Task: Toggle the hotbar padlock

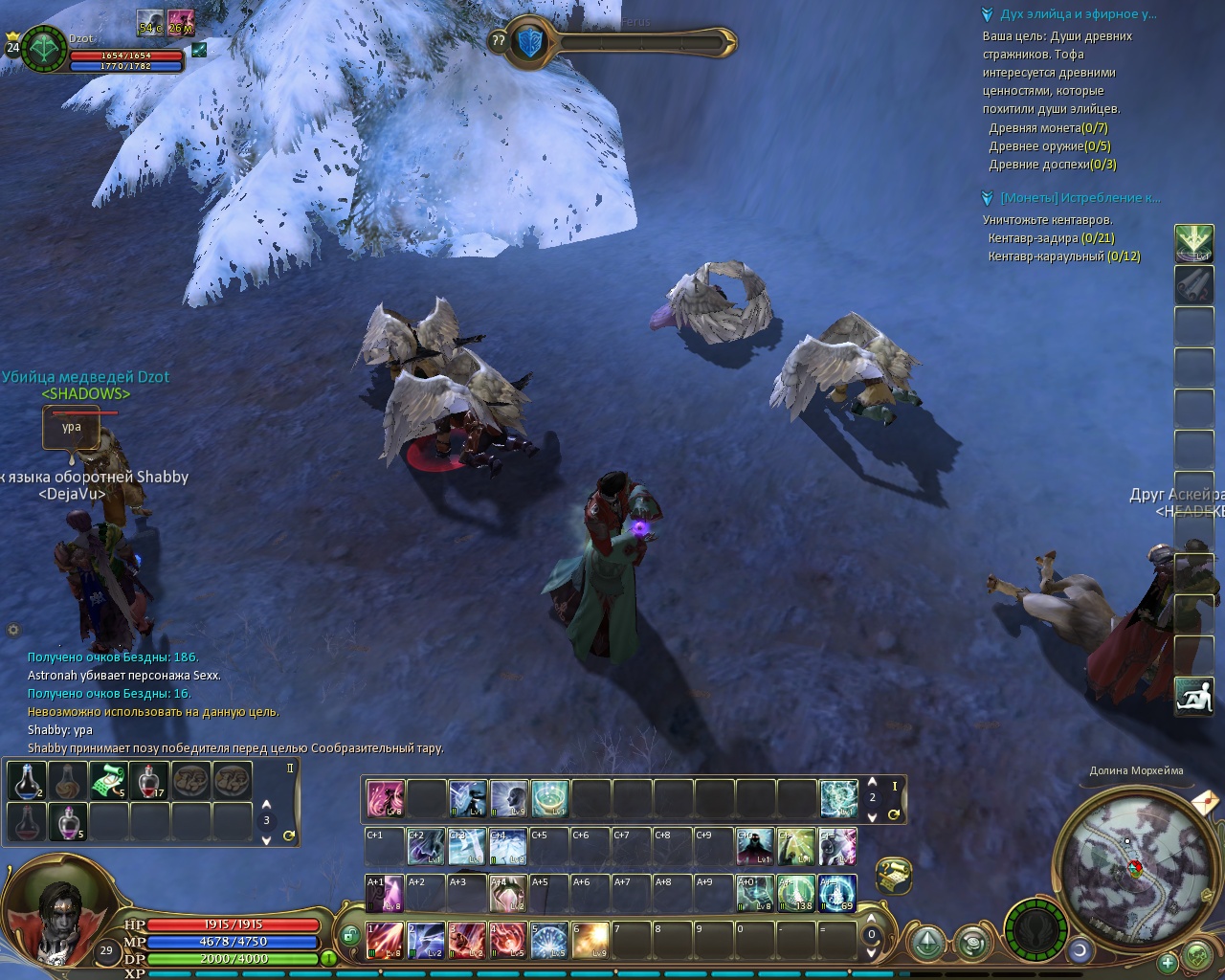Action: point(350,934)
